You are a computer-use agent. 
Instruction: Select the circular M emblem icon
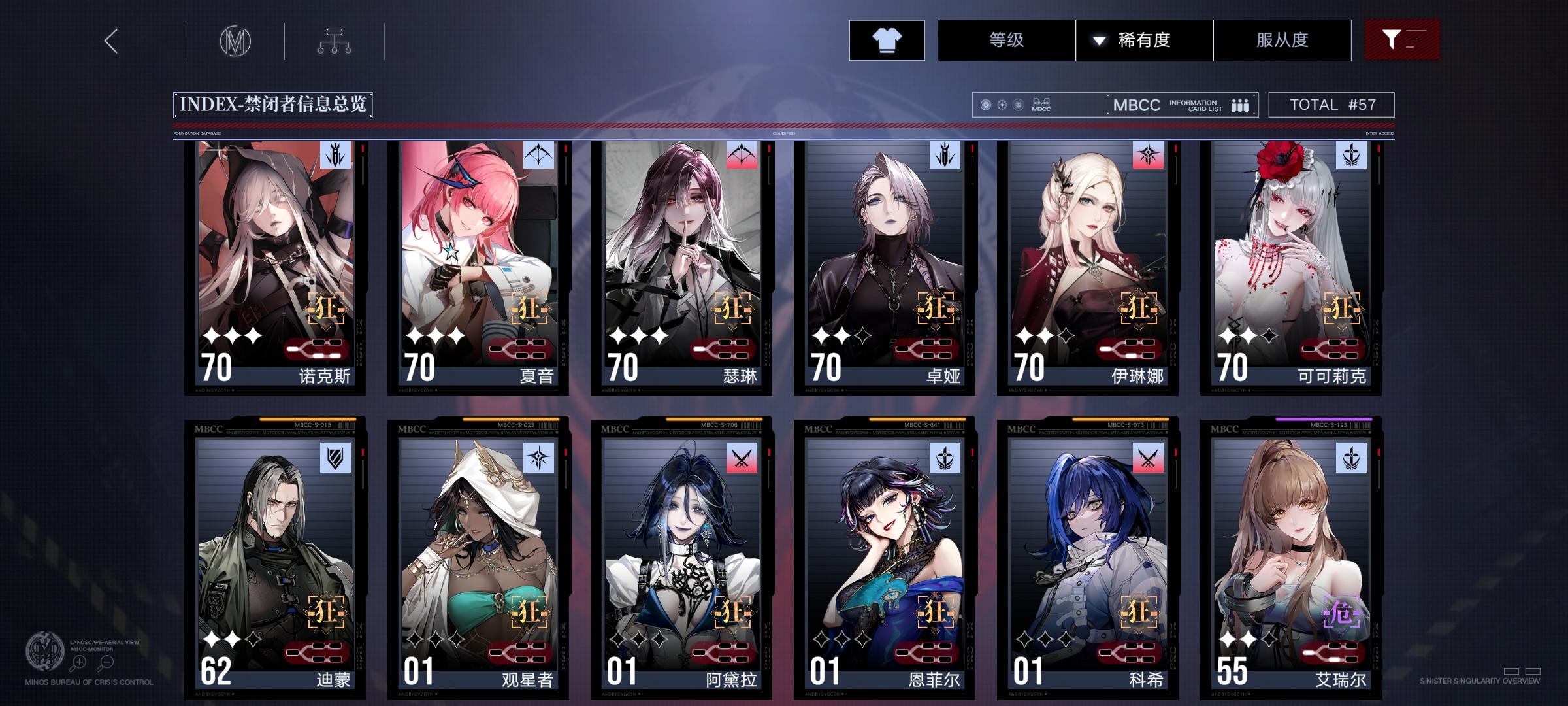(x=237, y=41)
